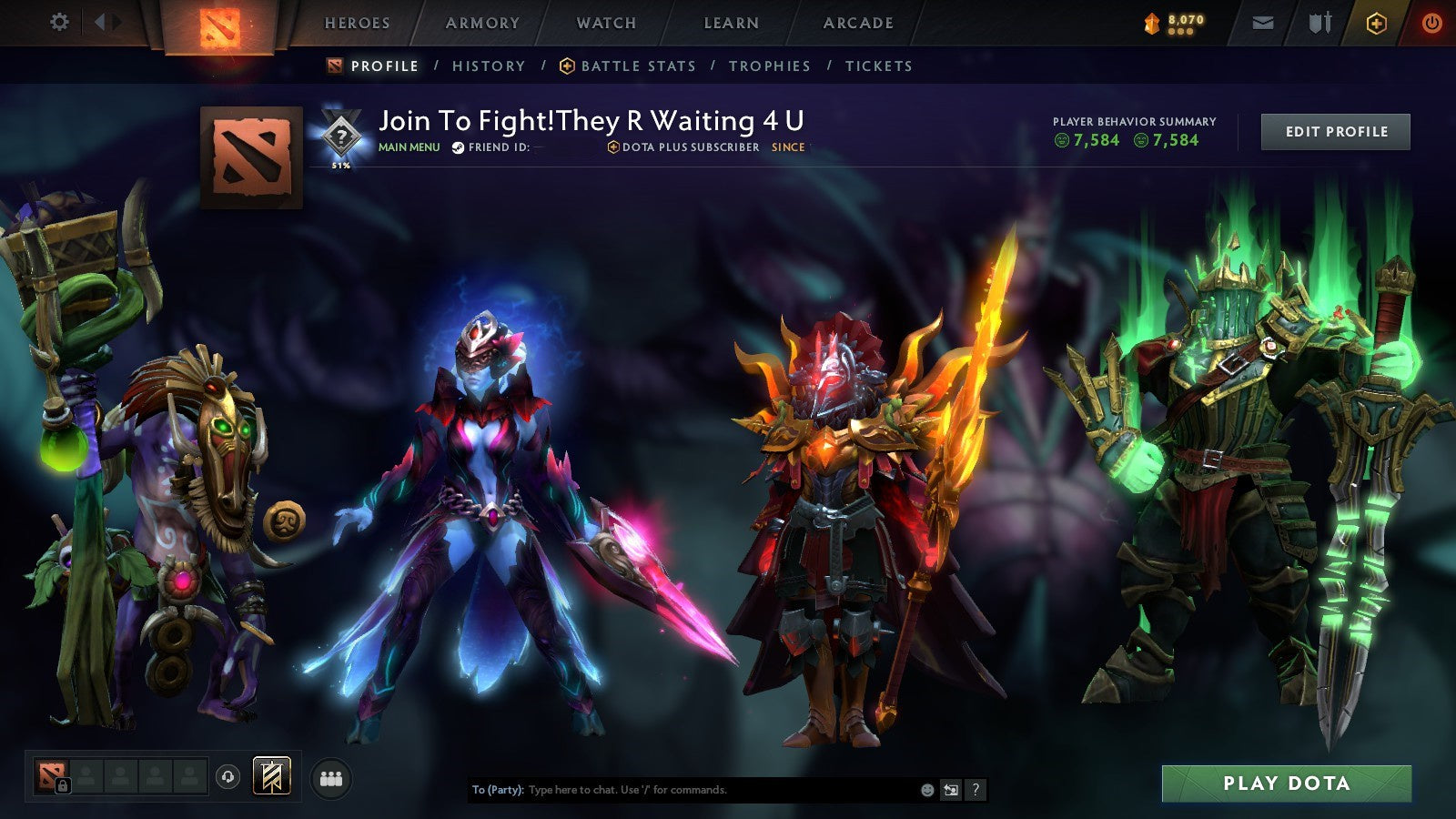Expand the ARMORY section
The width and height of the screenshot is (1456, 819).
(482, 24)
